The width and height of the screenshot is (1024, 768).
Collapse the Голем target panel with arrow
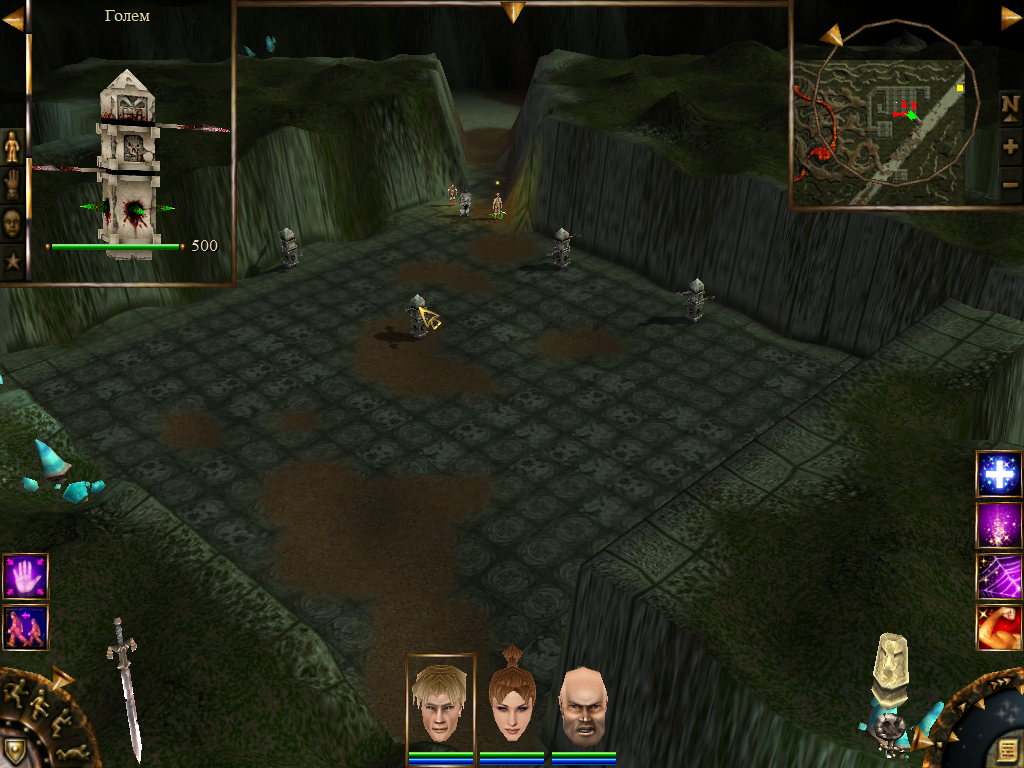click(x=12, y=19)
